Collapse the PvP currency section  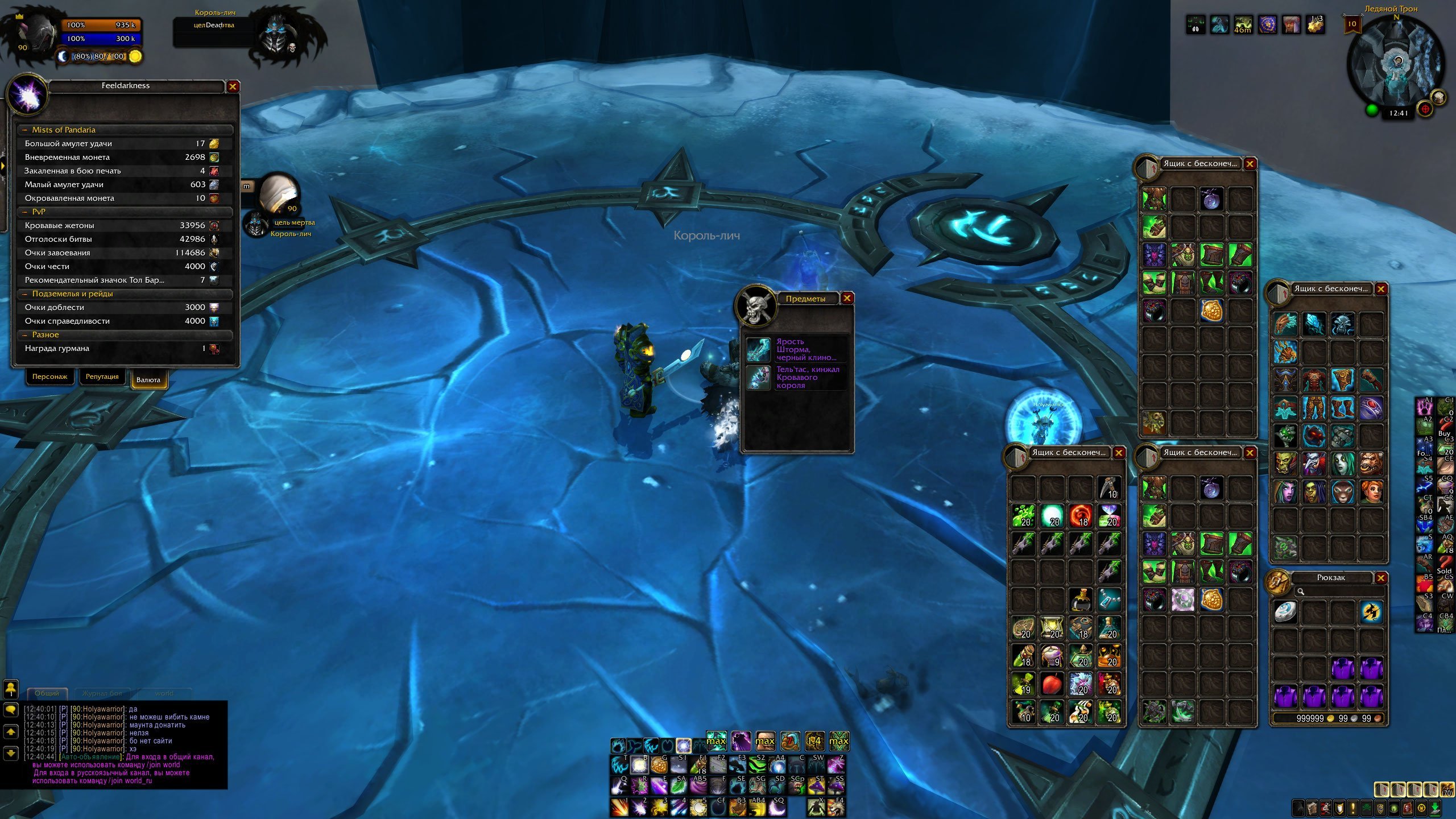click(25, 212)
